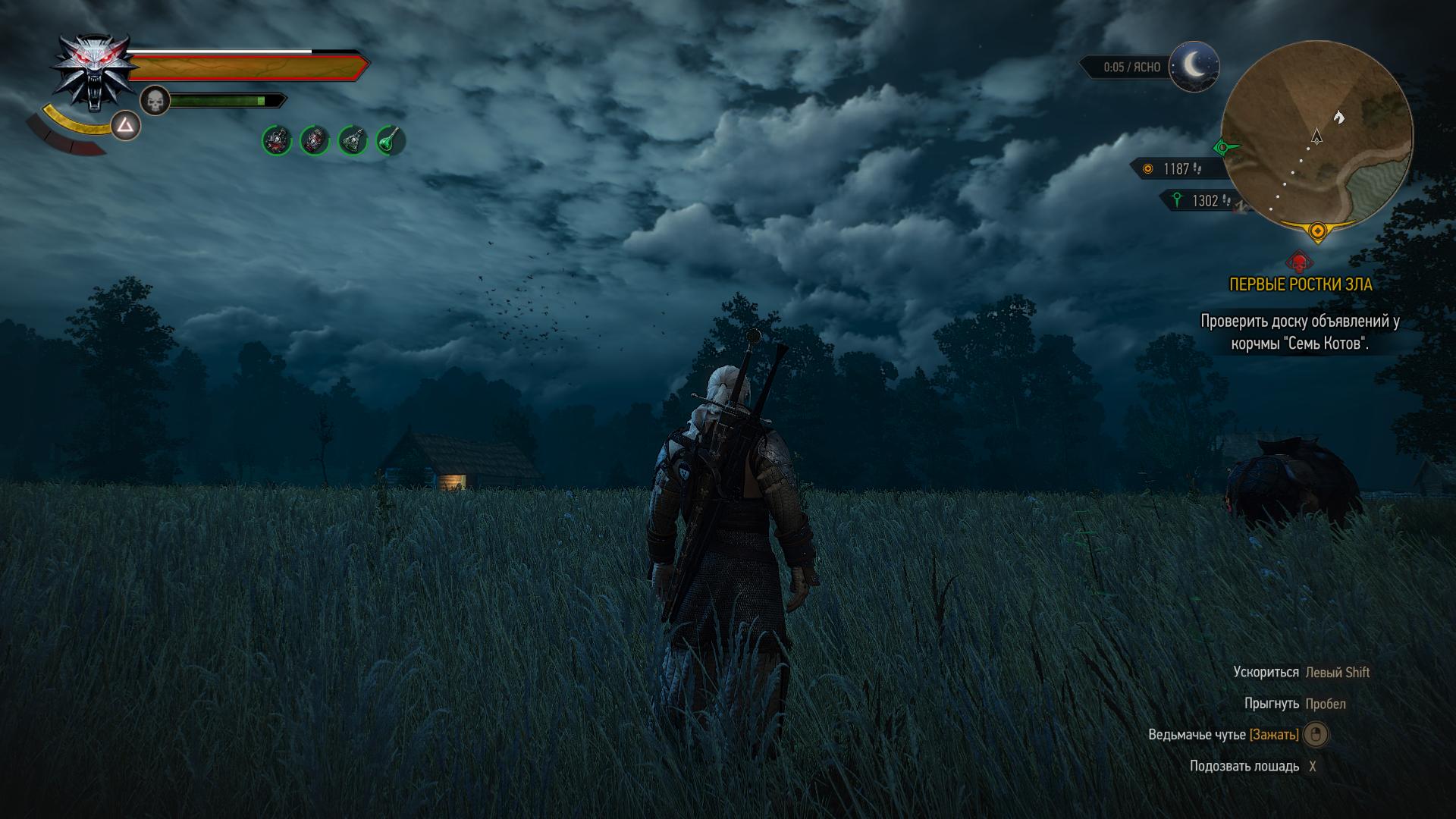Click the red skull quest-level icon
Image resolution: width=1456 pixels, height=819 pixels.
pos(1300,262)
